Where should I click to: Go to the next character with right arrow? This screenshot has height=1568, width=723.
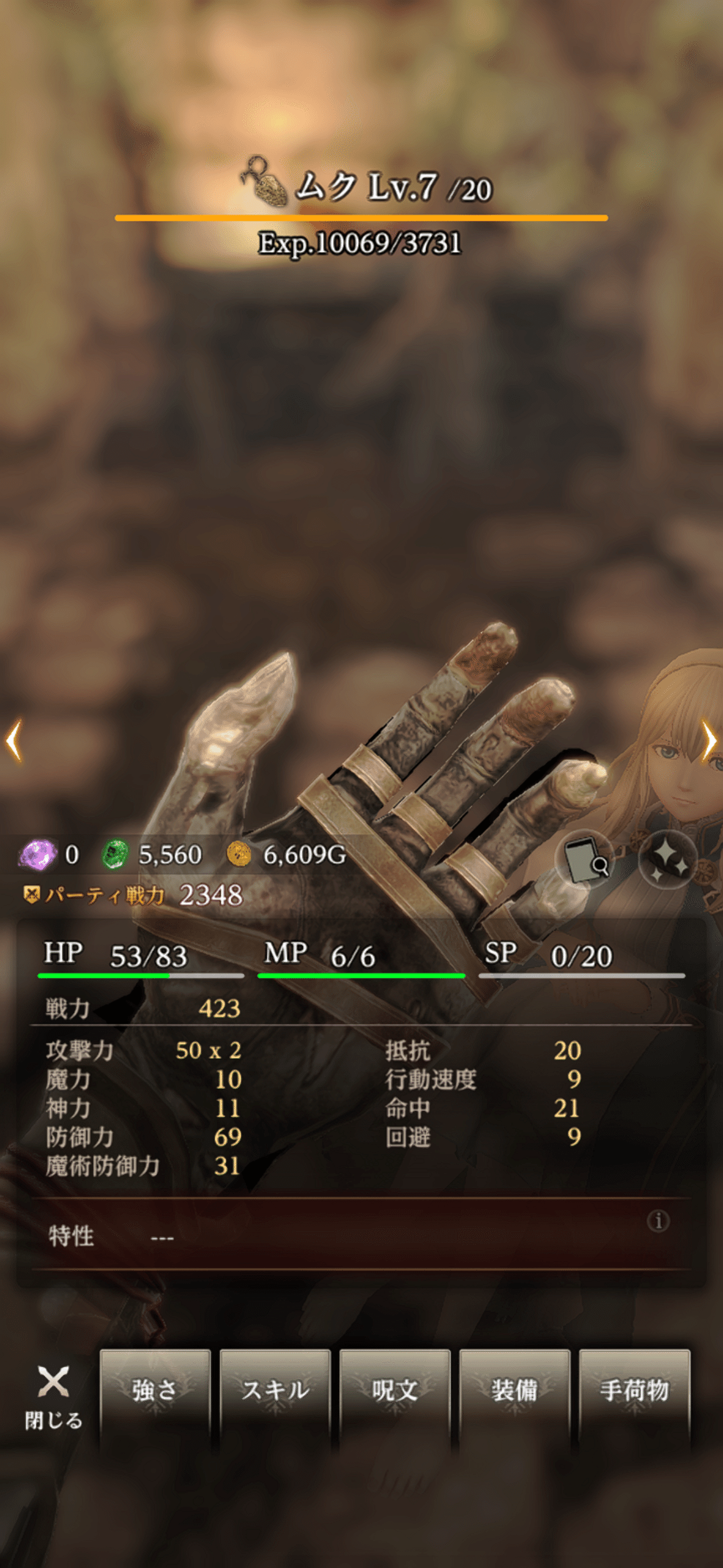[x=709, y=740]
